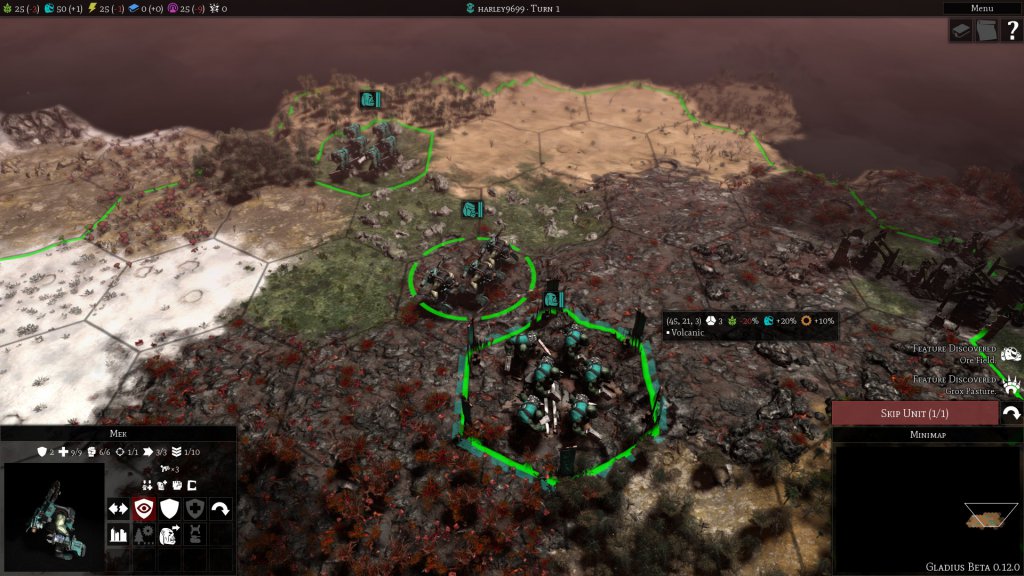The height and width of the screenshot is (576, 1024).
Task: Open the book compendium icon
Action: click(960, 31)
